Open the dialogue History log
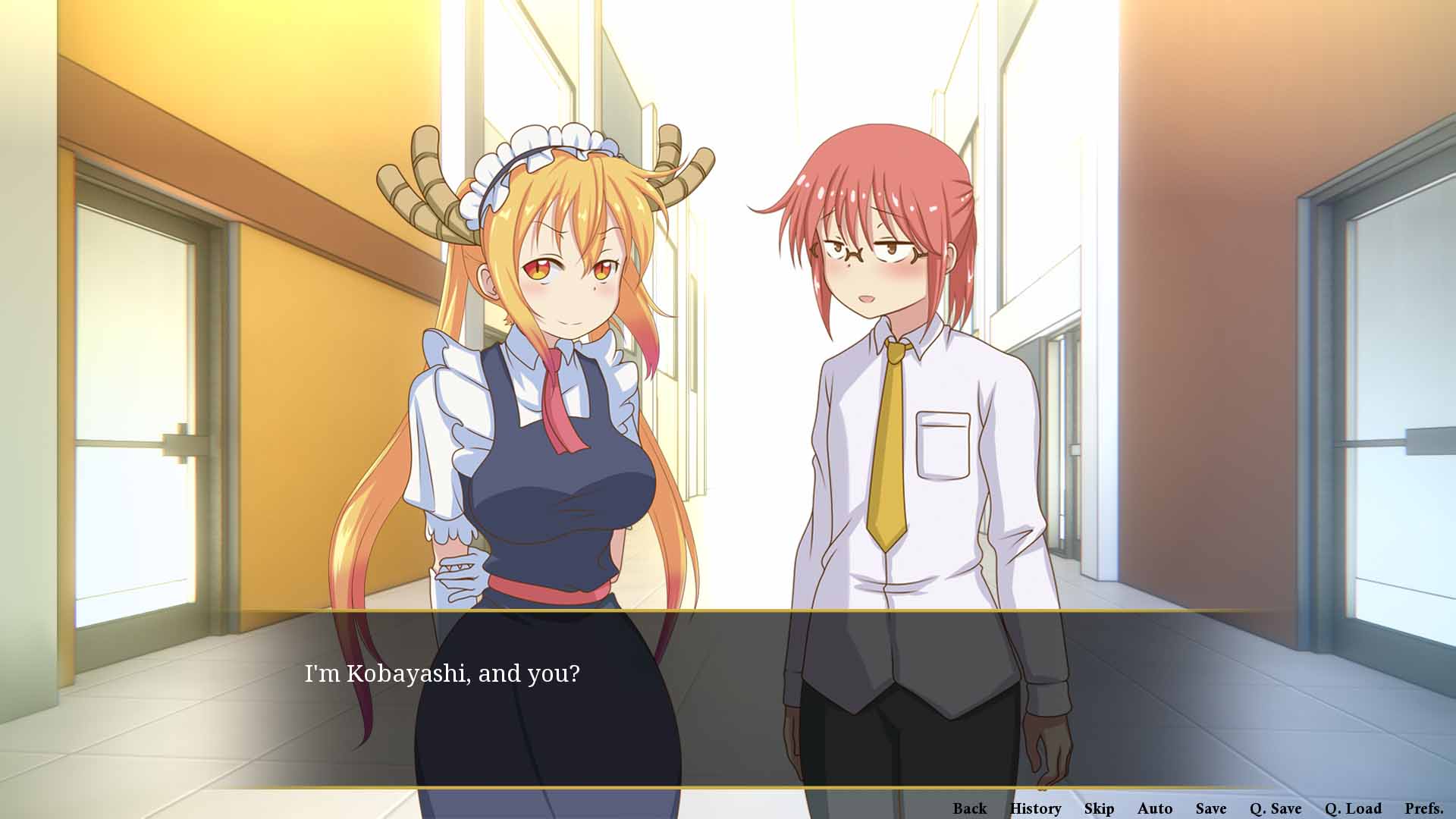Screen dimensions: 1456x819 [1035, 808]
